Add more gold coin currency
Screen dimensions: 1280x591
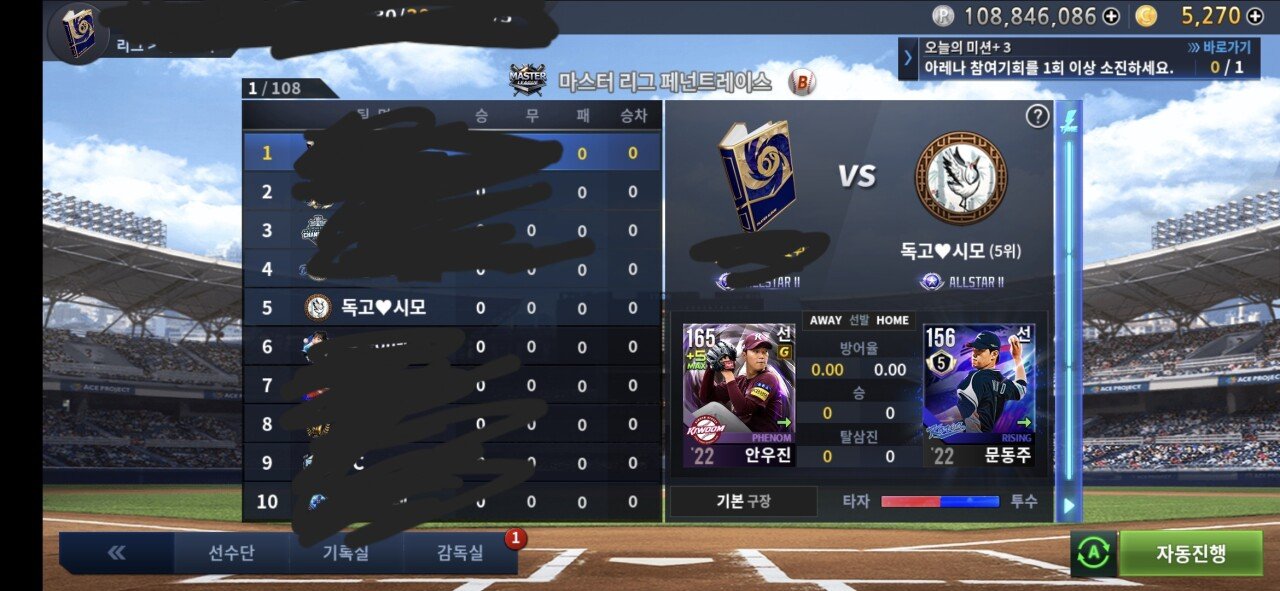tap(1255, 16)
